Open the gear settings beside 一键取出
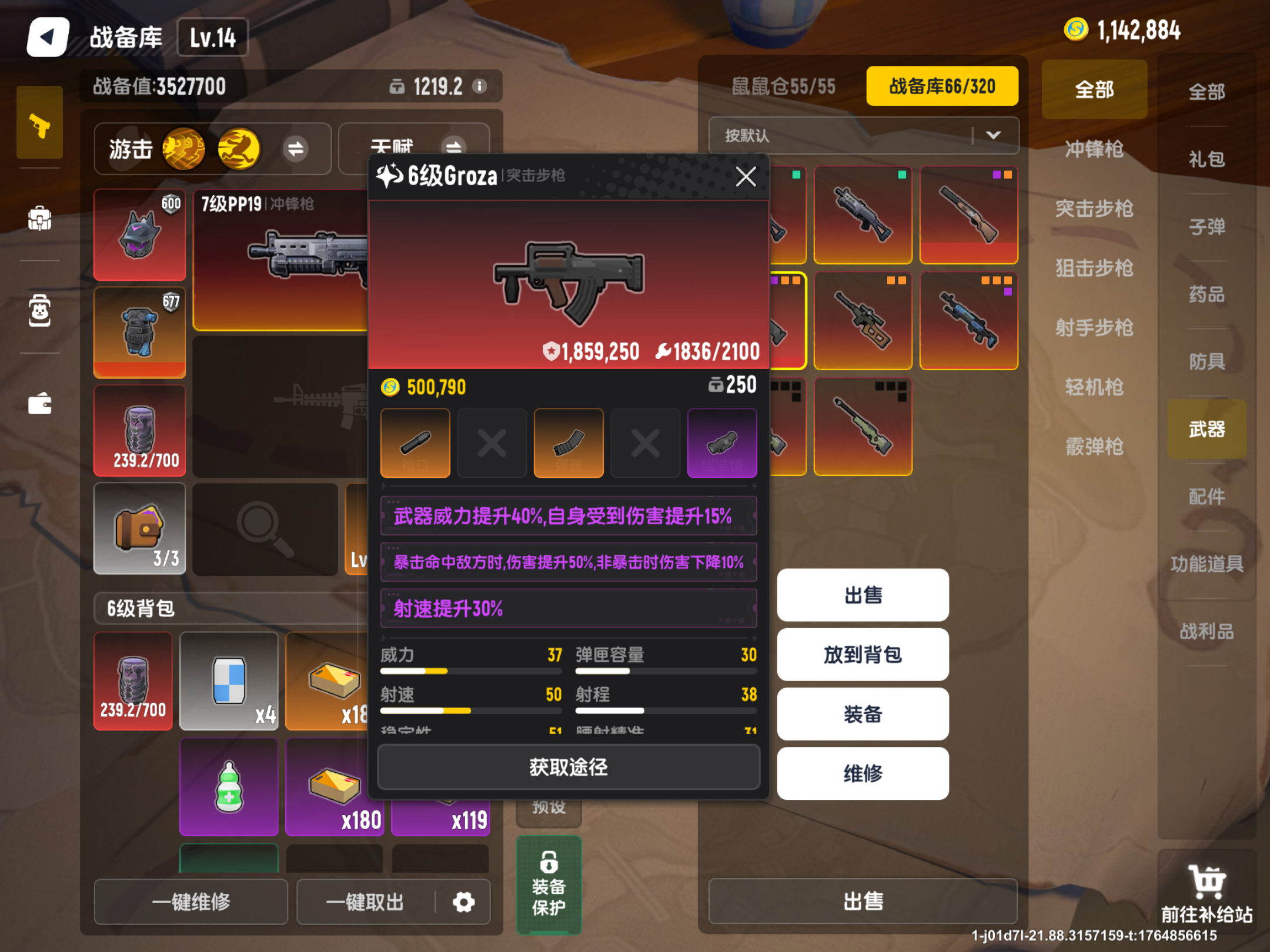The width and height of the screenshot is (1270, 952). (x=463, y=902)
